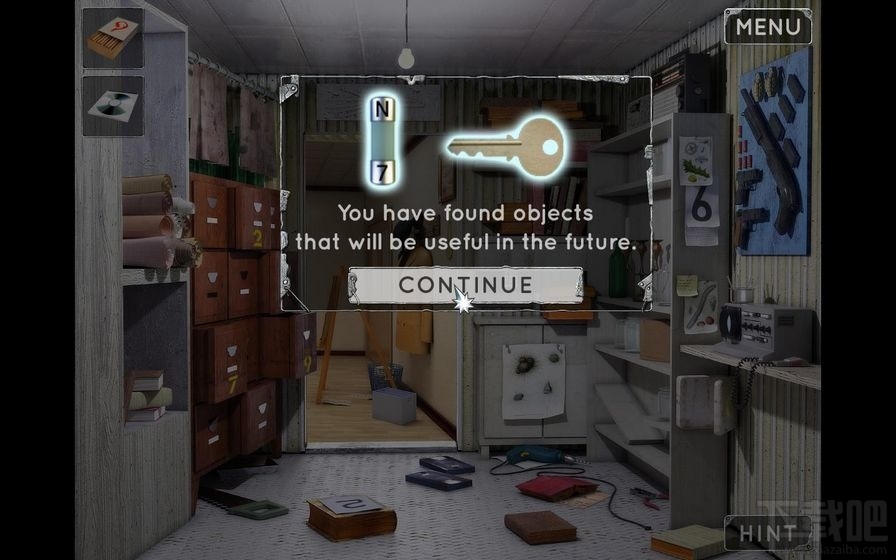Select the CD disc inventory slot
Screen dimensions: 896x560
(x=112, y=106)
